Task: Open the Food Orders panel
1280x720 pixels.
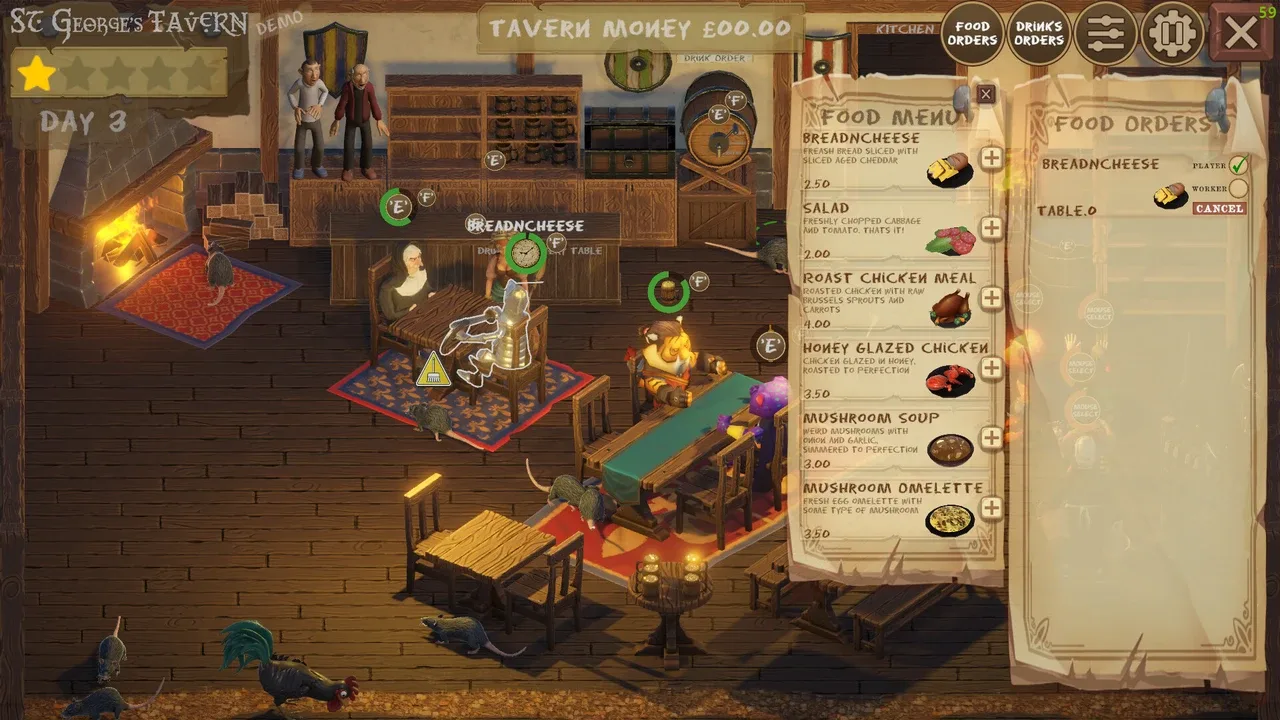Action: tap(972, 33)
